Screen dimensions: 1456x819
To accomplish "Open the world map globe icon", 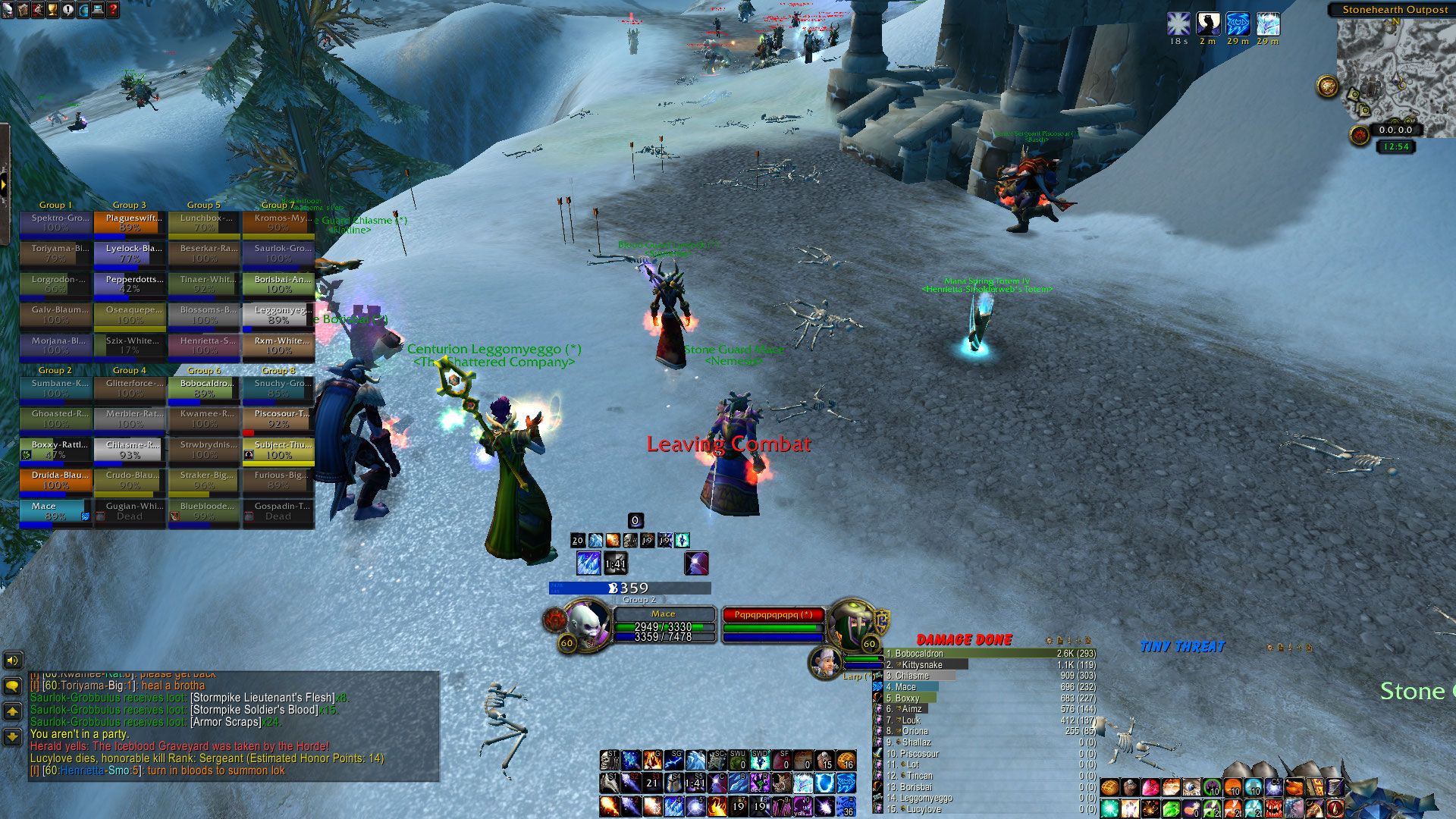I will tap(83, 9).
